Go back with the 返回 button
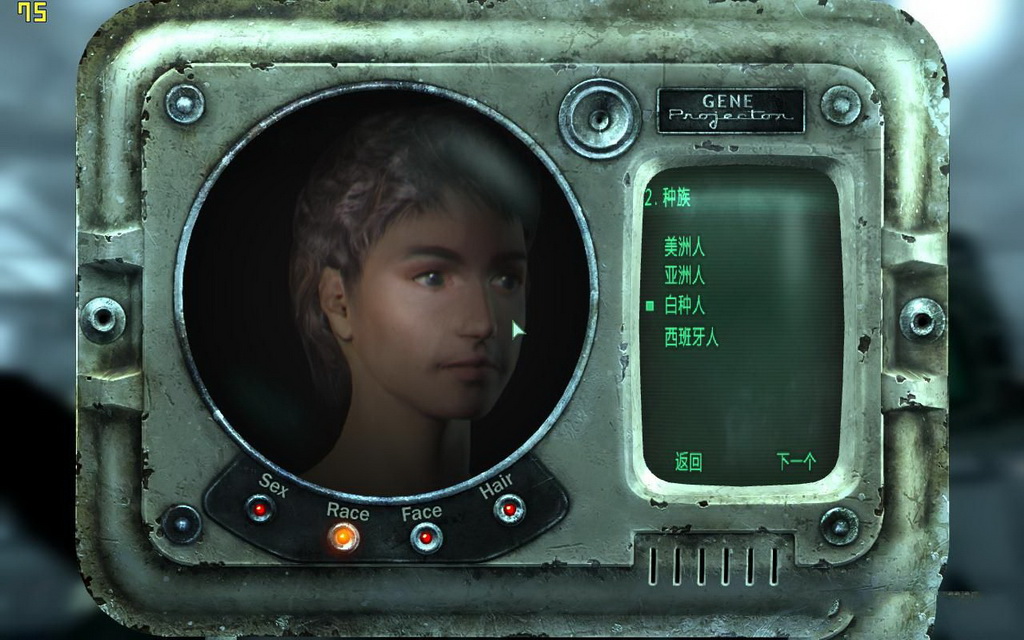This screenshot has width=1024, height=640. (x=688, y=462)
